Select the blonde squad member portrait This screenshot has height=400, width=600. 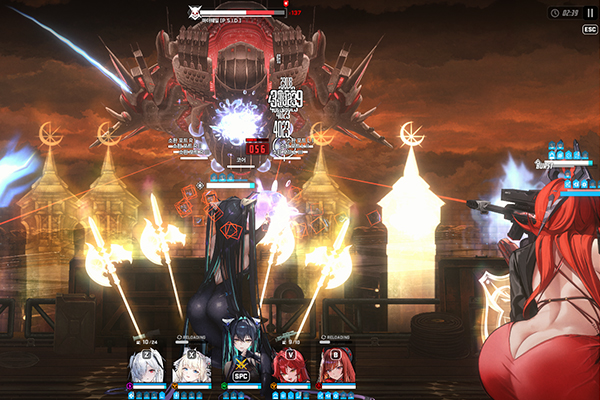(x=192, y=367)
